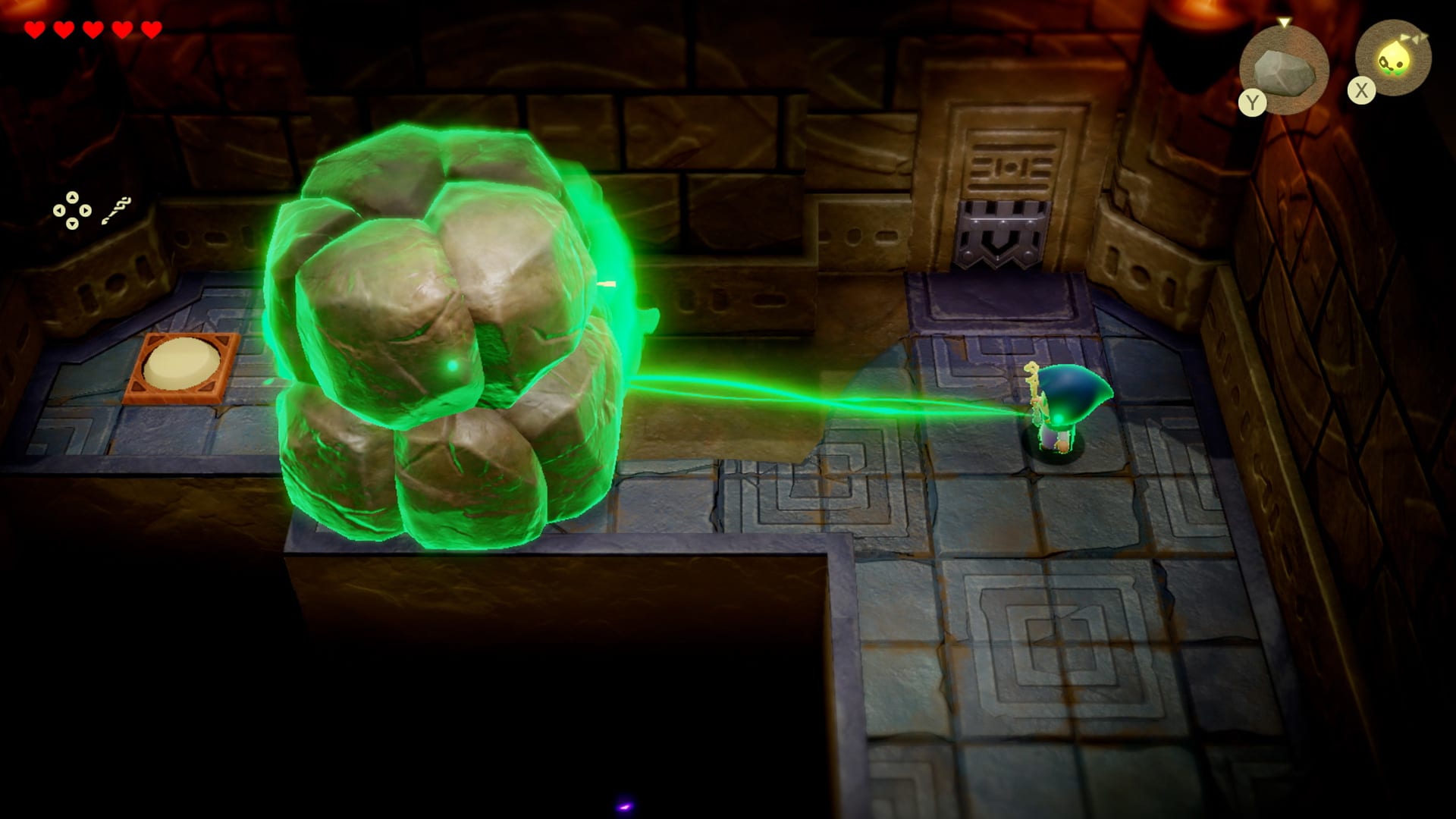Click the right arrow on the d-pad prompt
The image size is (1456, 819).
[86, 211]
